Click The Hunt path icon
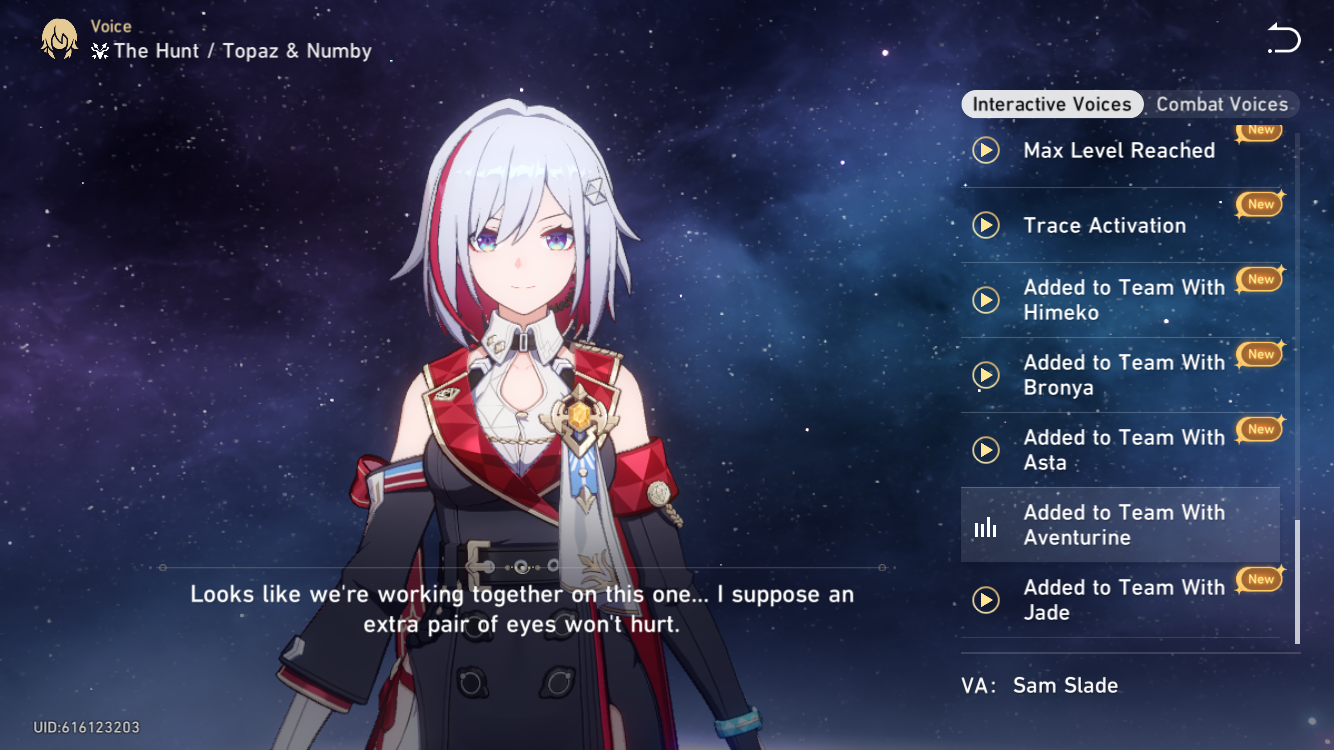 tap(99, 51)
